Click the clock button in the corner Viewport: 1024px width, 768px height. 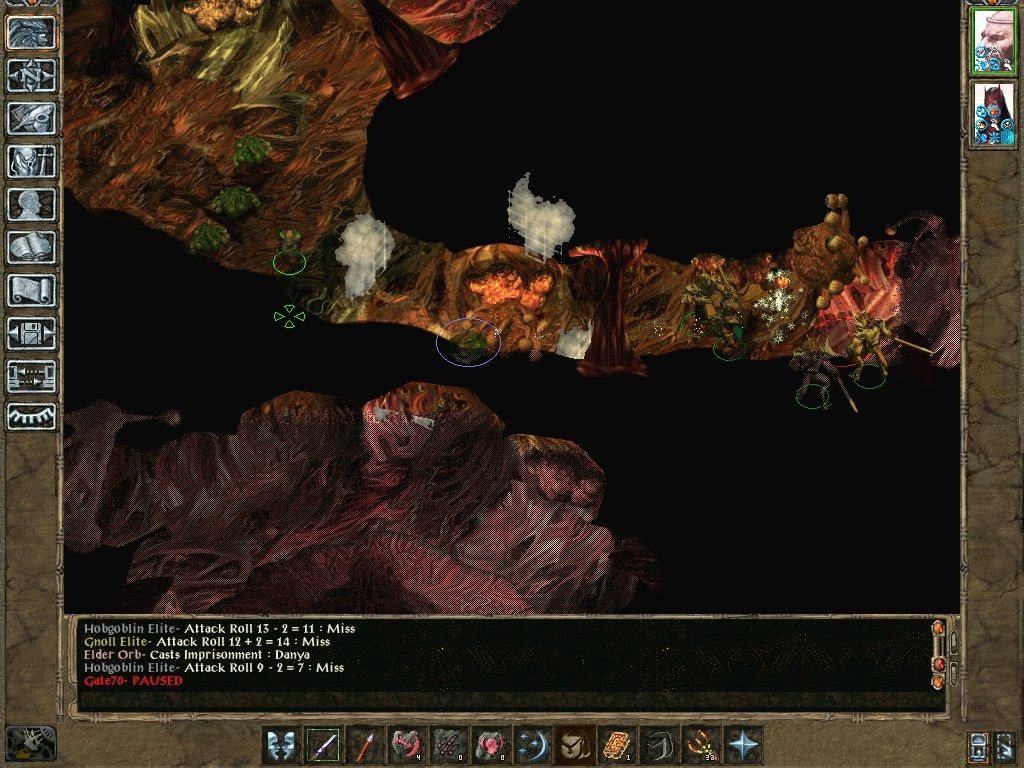[x=32, y=741]
